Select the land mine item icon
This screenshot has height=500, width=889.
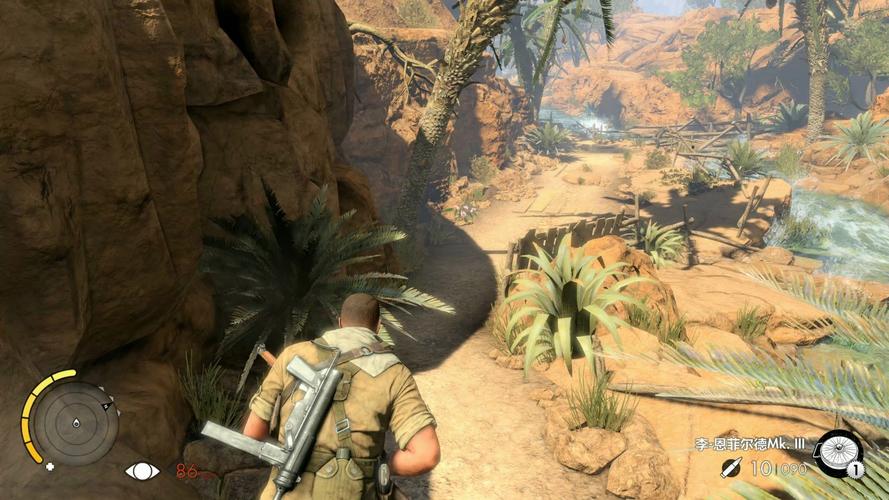click(x=838, y=453)
